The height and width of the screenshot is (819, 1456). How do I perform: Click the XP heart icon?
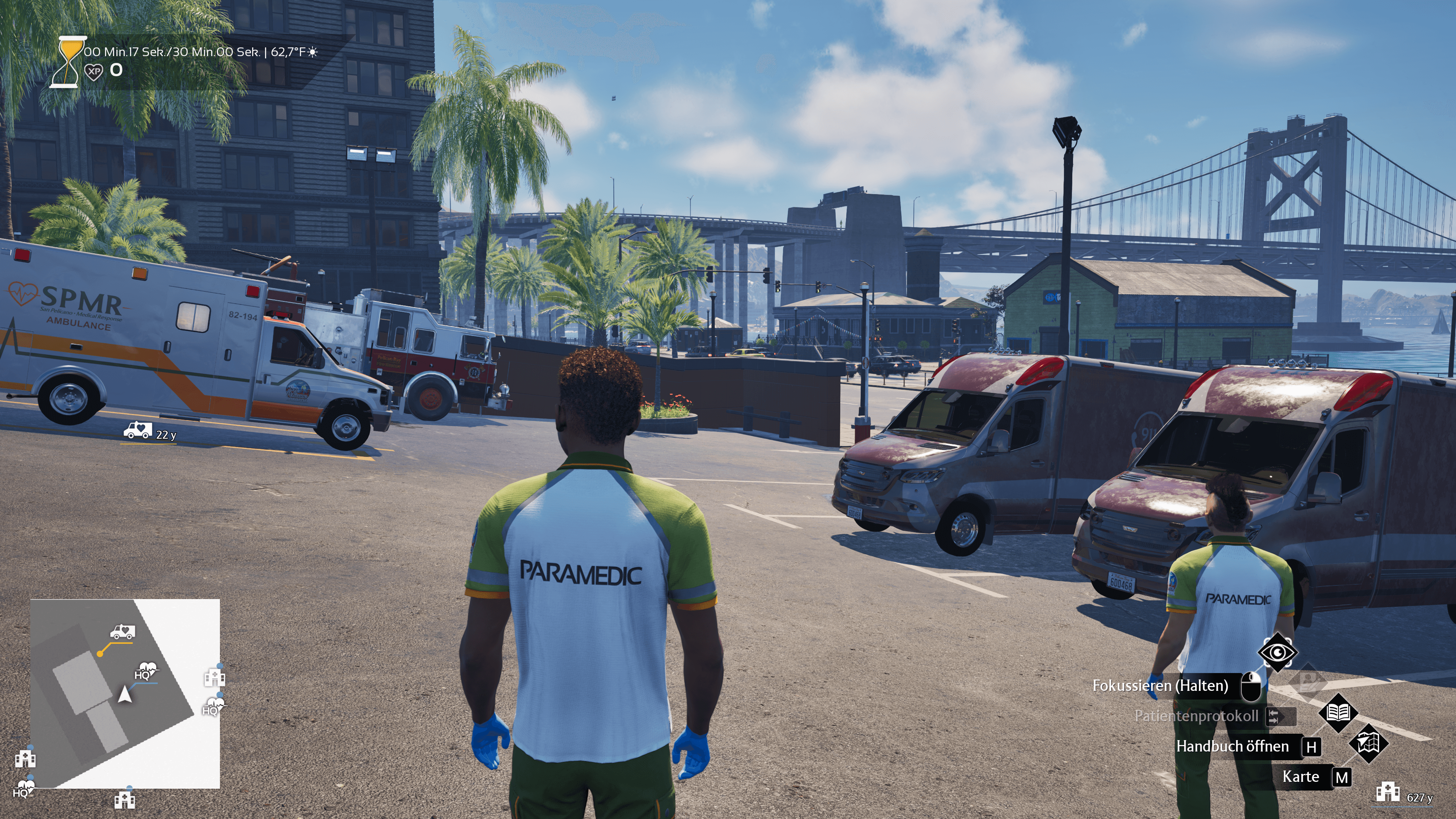tap(94, 71)
